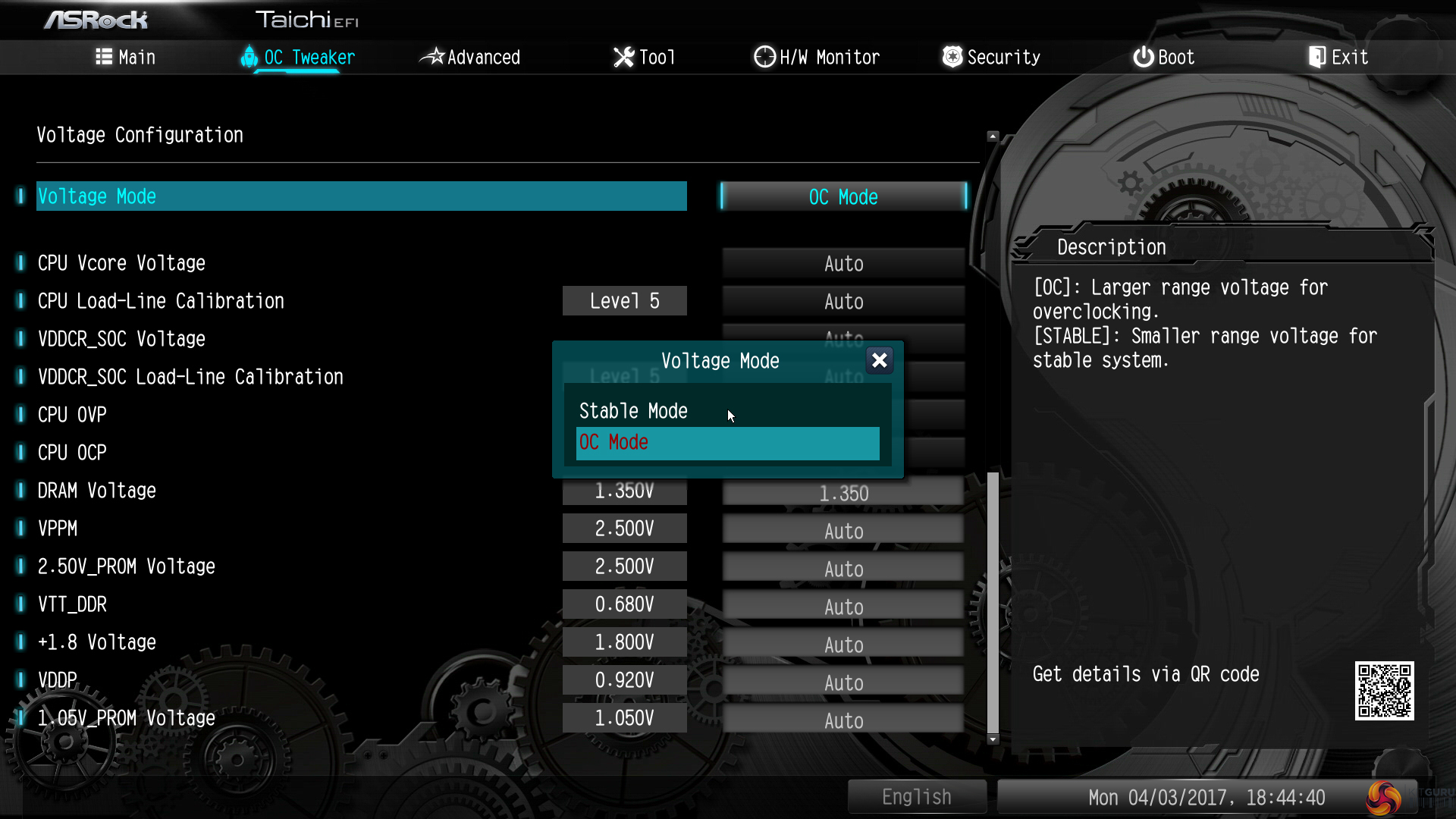Click the scroll-down arrow of the settings list
Screen dimensions: 1456x819
pyautogui.click(x=993, y=739)
